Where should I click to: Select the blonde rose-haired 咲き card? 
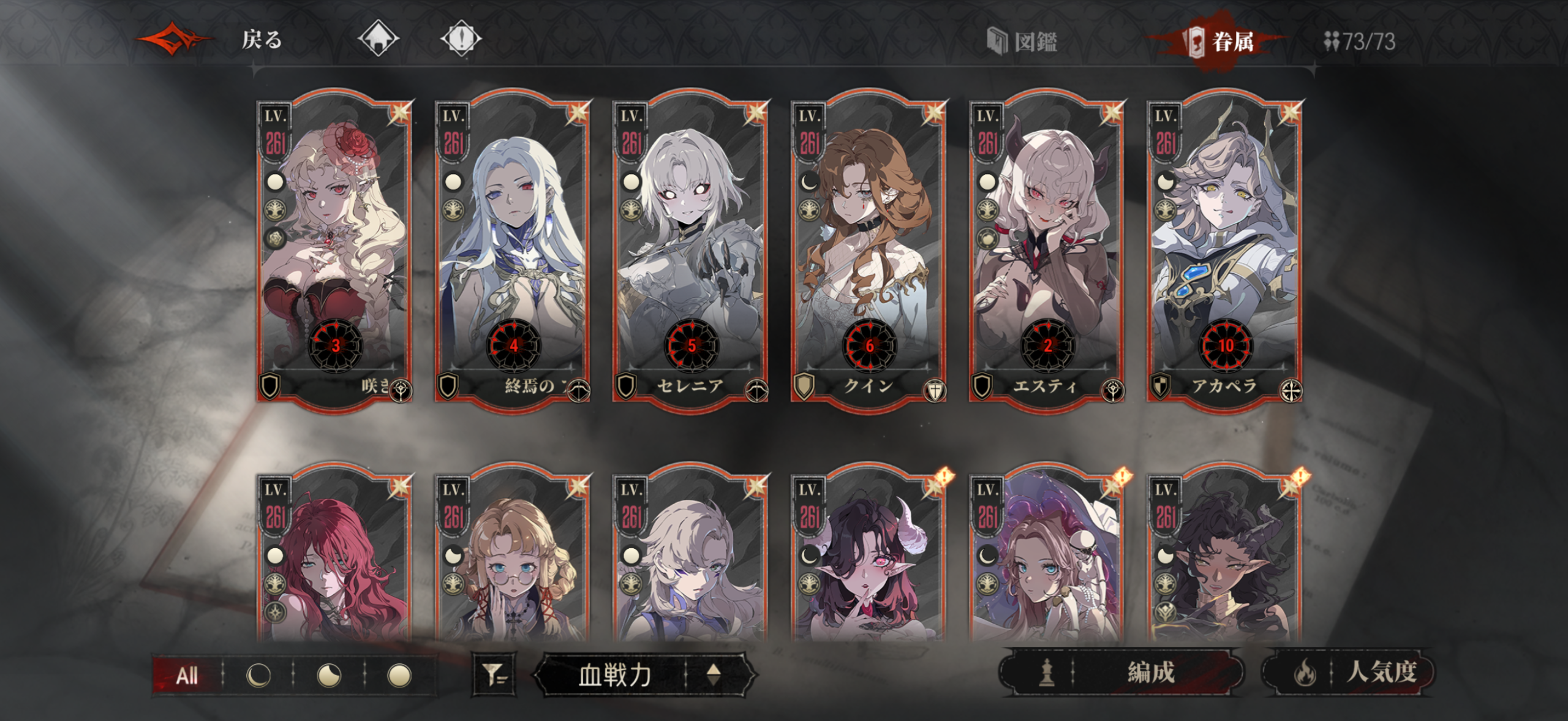(x=334, y=251)
